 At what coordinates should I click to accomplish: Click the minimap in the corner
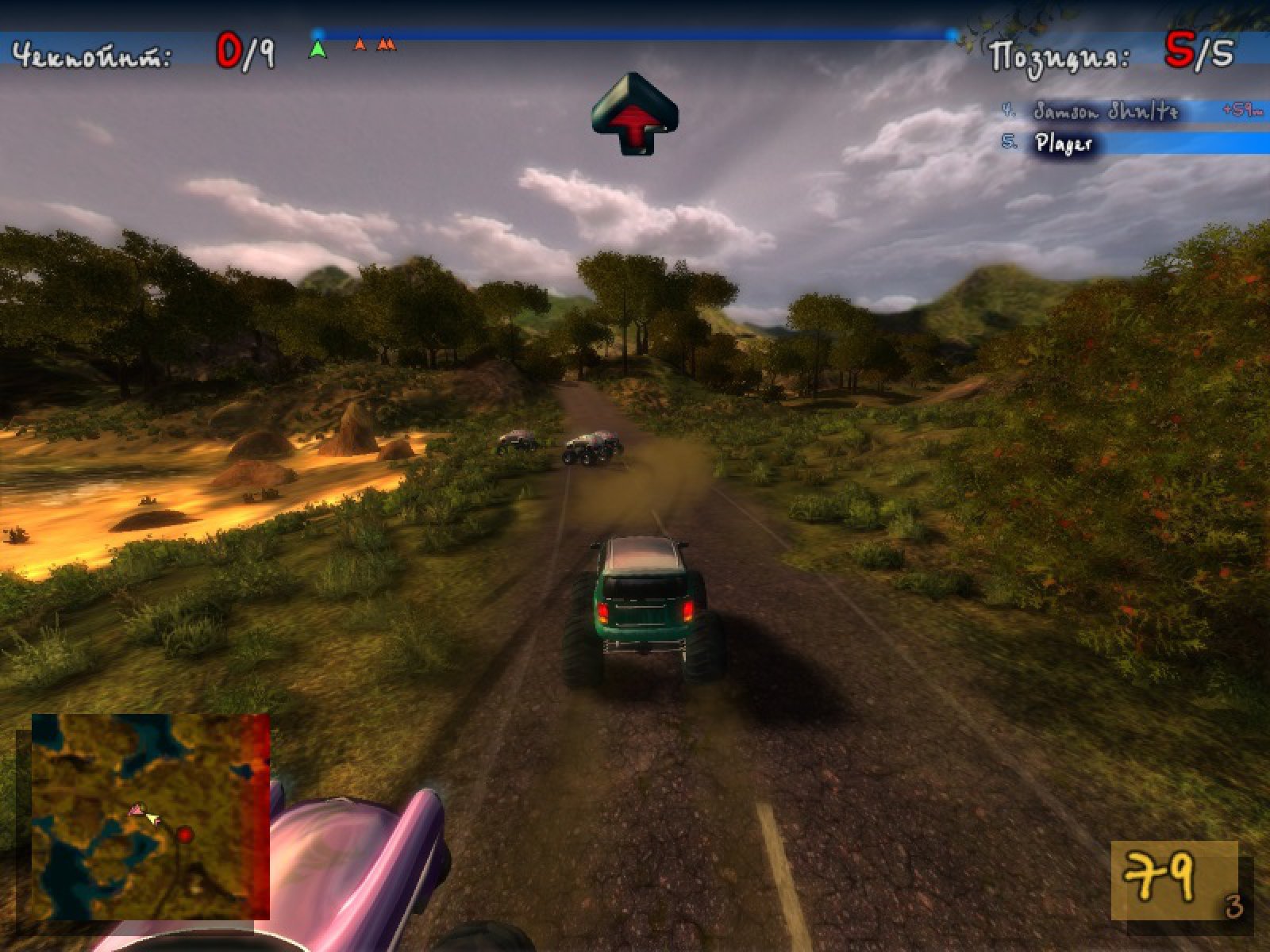pos(151,816)
